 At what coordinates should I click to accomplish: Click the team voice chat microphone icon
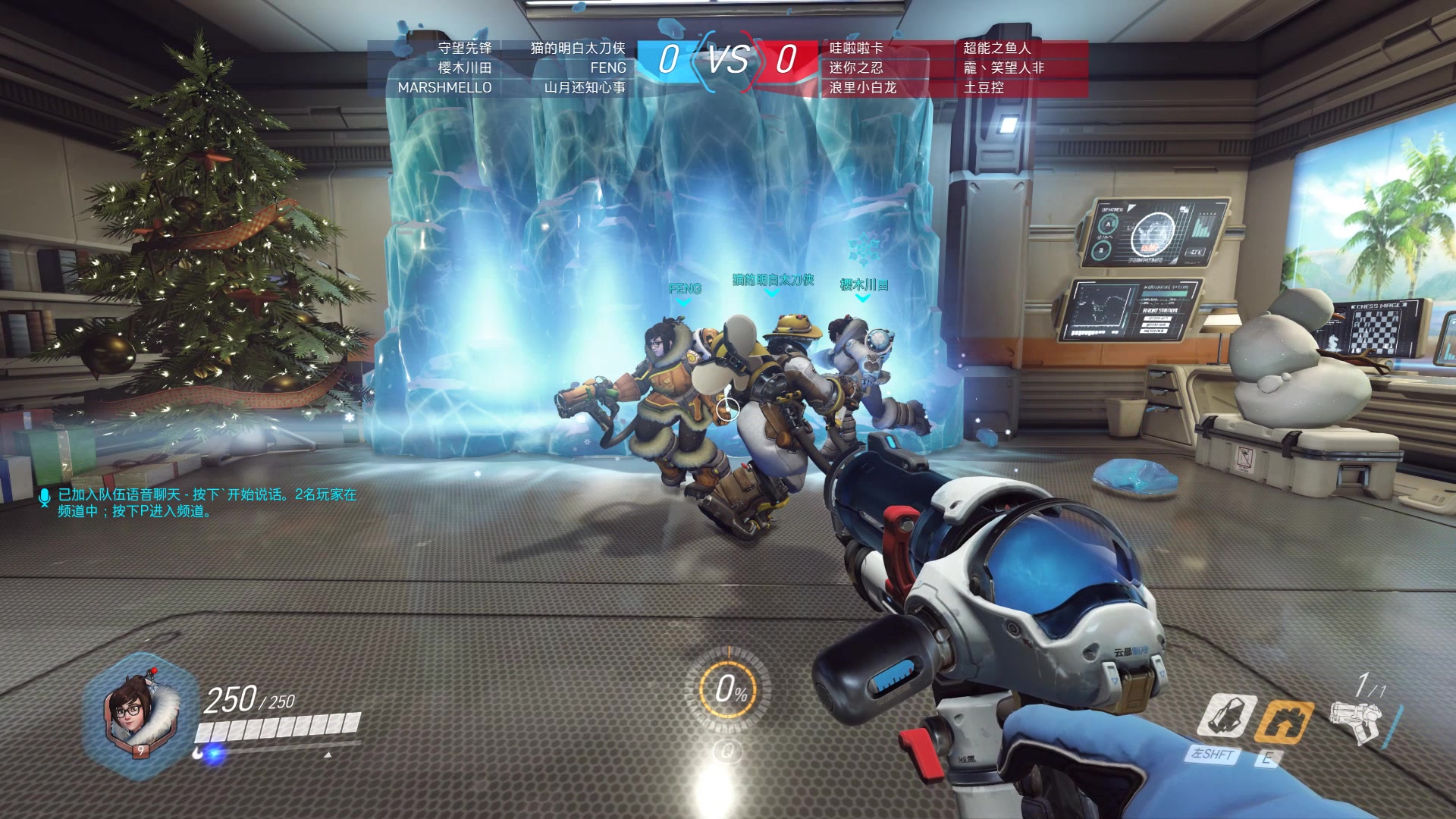click(44, 497)
